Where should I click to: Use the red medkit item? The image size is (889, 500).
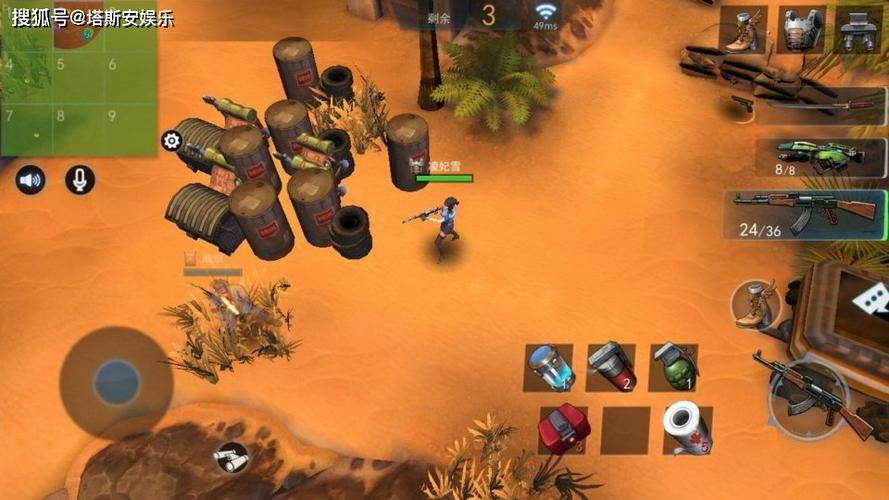564,429
